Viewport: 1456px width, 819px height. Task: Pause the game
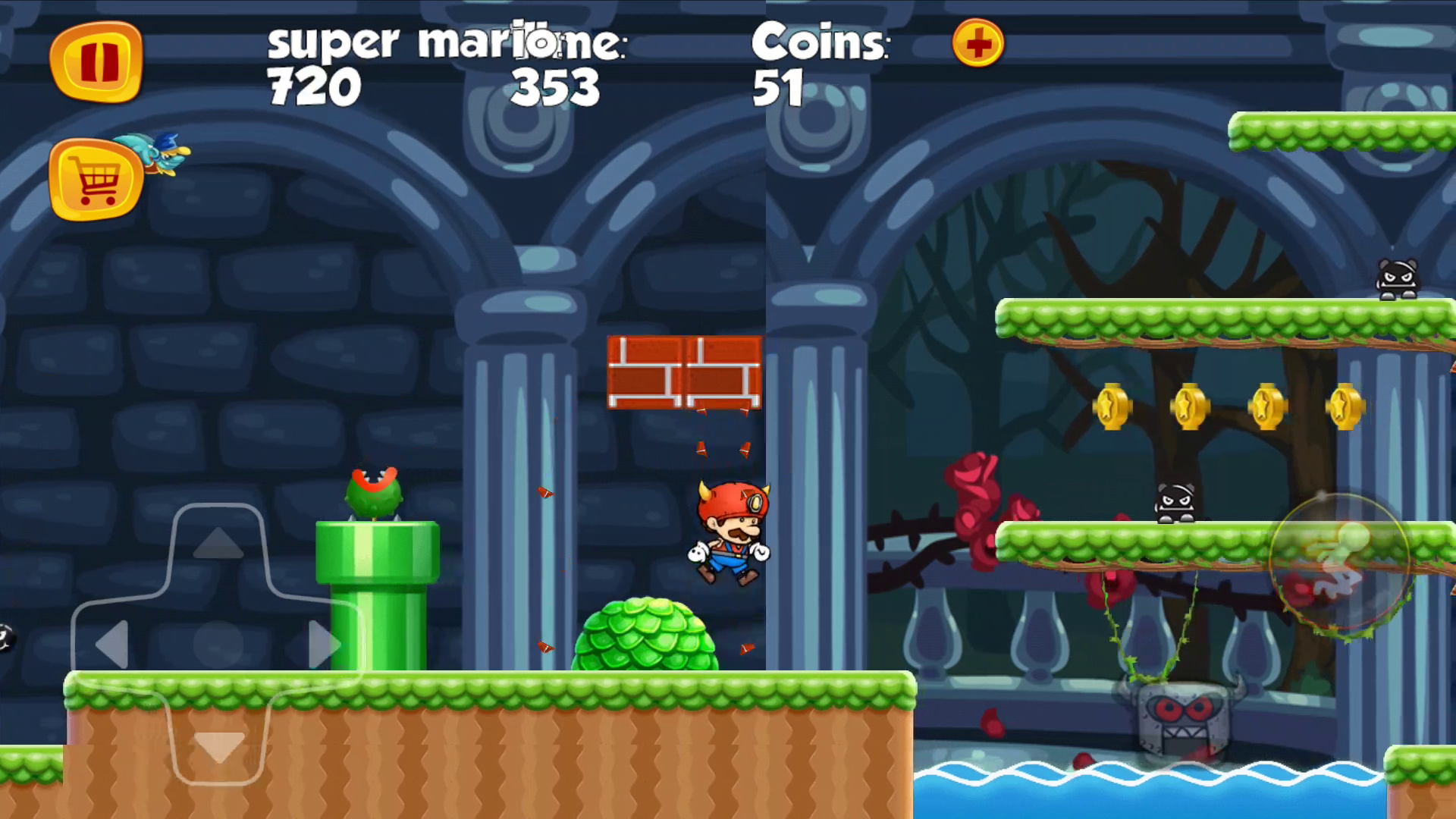pyautogui.click(x=97, y=63)
